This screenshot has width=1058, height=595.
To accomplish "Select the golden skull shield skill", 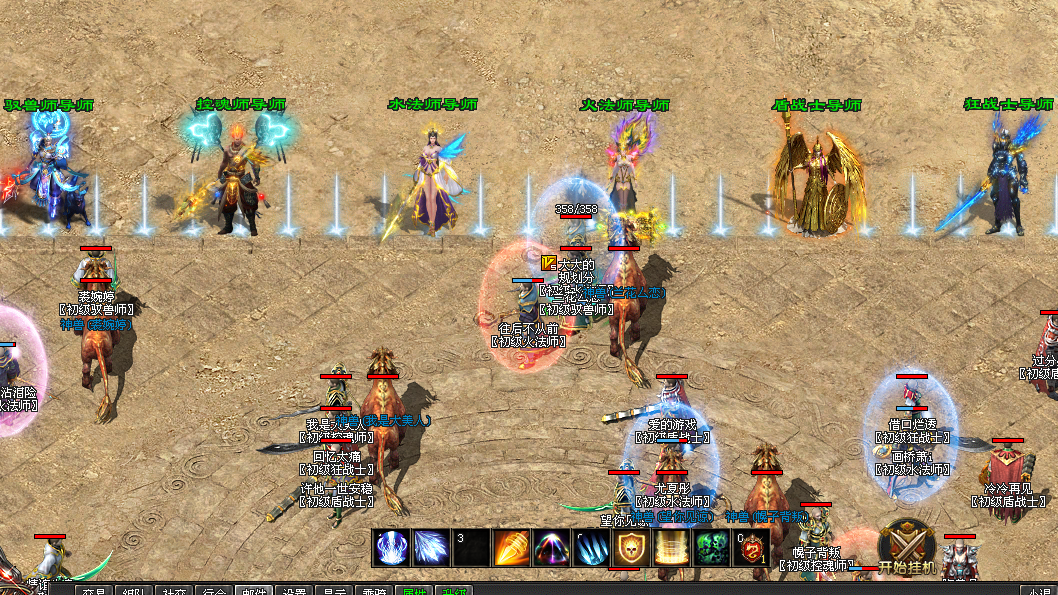I will 631,547.
